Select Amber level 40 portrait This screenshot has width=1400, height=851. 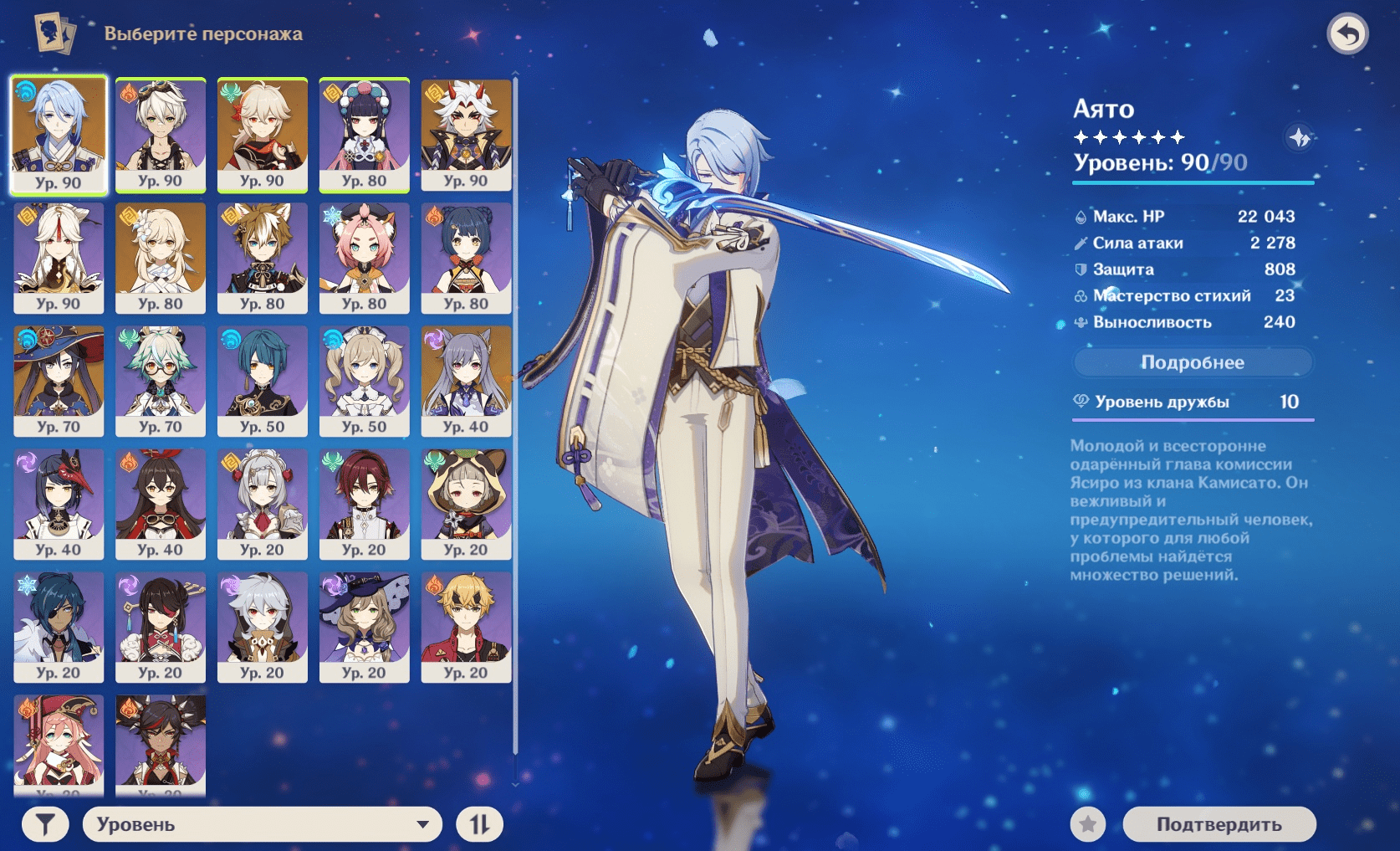[x=161, y=504]
